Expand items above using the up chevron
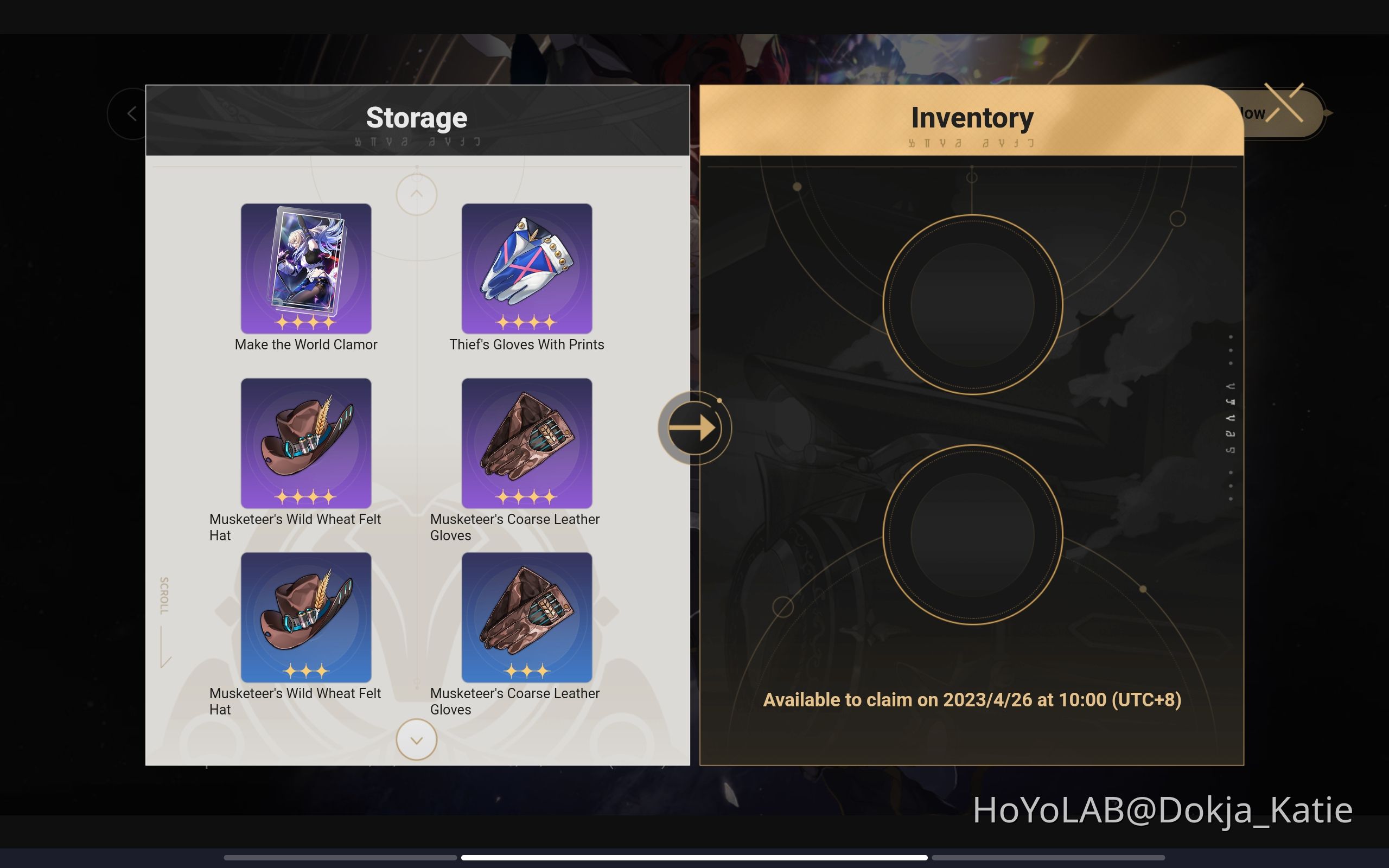 click(x=417, y=194)
